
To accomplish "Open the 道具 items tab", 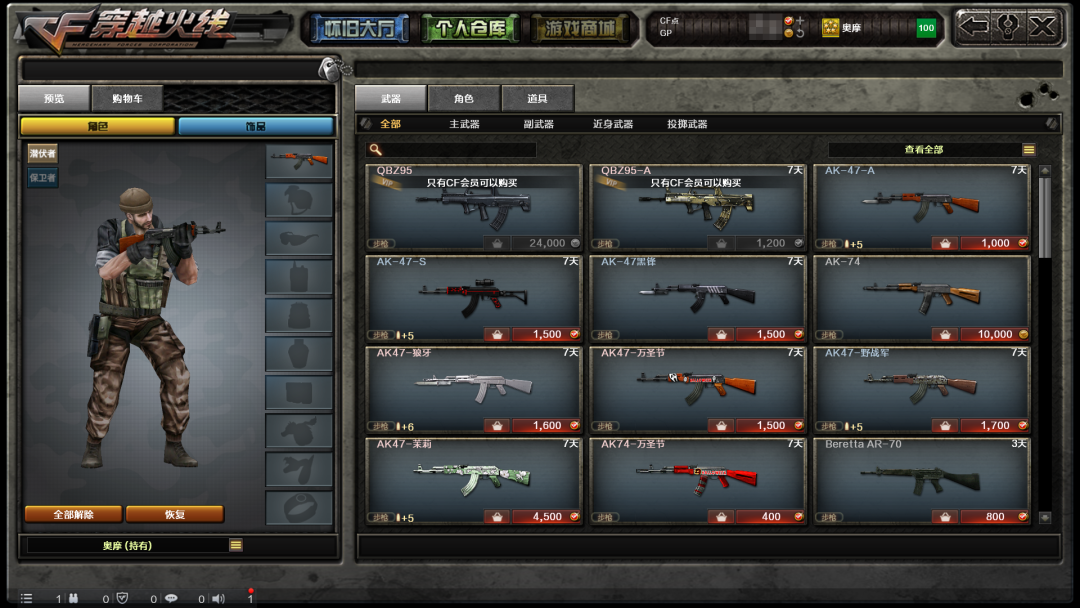I will click(x=538, y=98).
